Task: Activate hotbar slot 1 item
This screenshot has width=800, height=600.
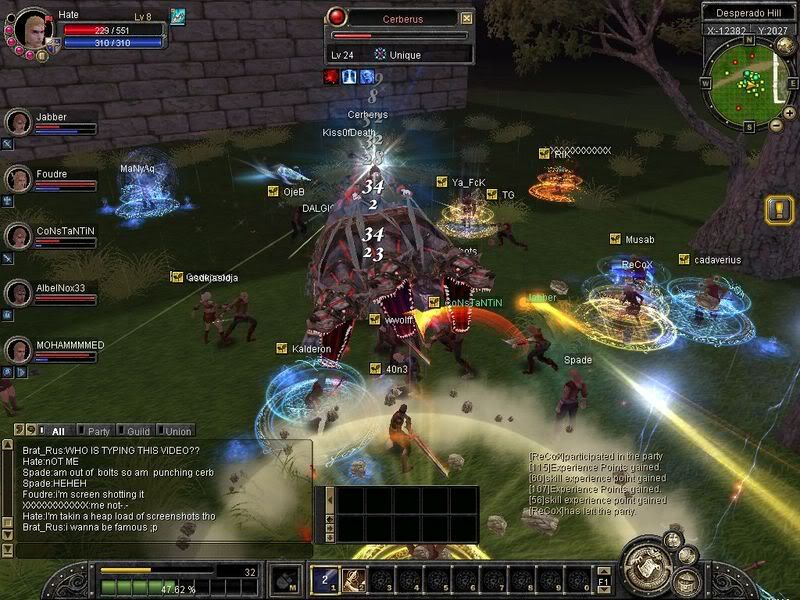Action: pyautogui.click(x=326, y=579)
